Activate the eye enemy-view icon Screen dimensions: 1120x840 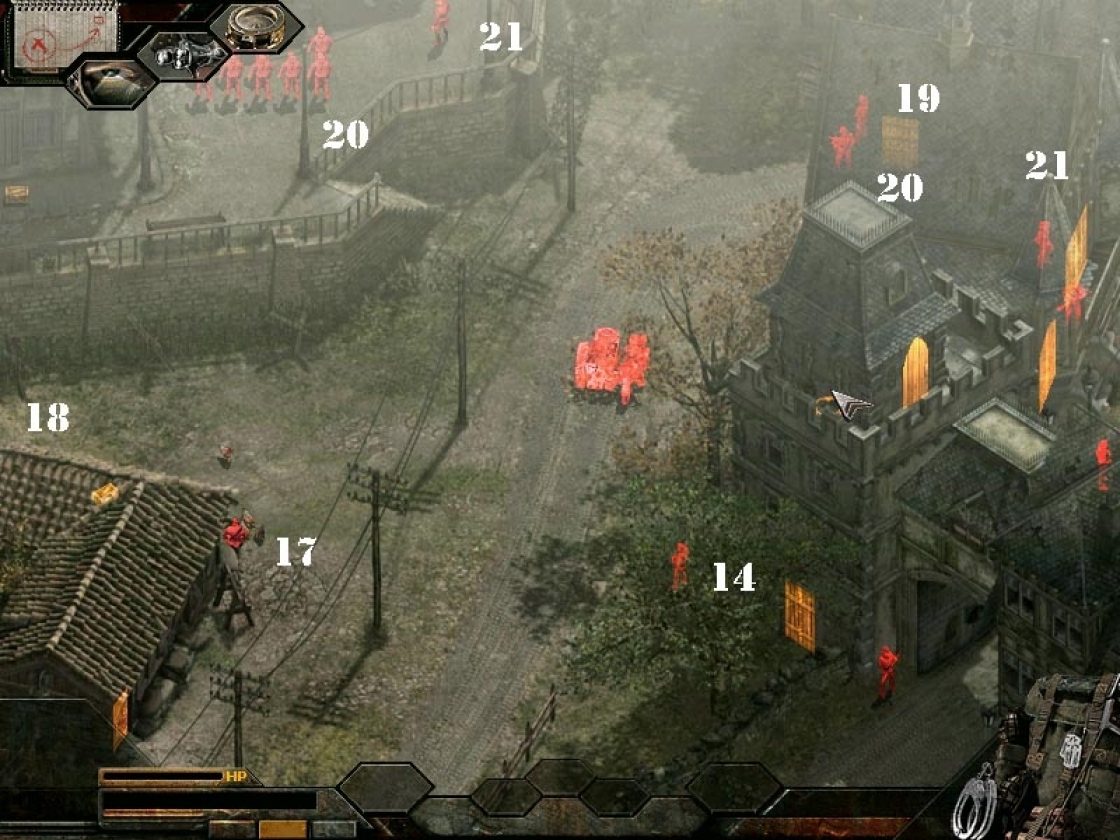pyautogui.click(x=110, y=82)
